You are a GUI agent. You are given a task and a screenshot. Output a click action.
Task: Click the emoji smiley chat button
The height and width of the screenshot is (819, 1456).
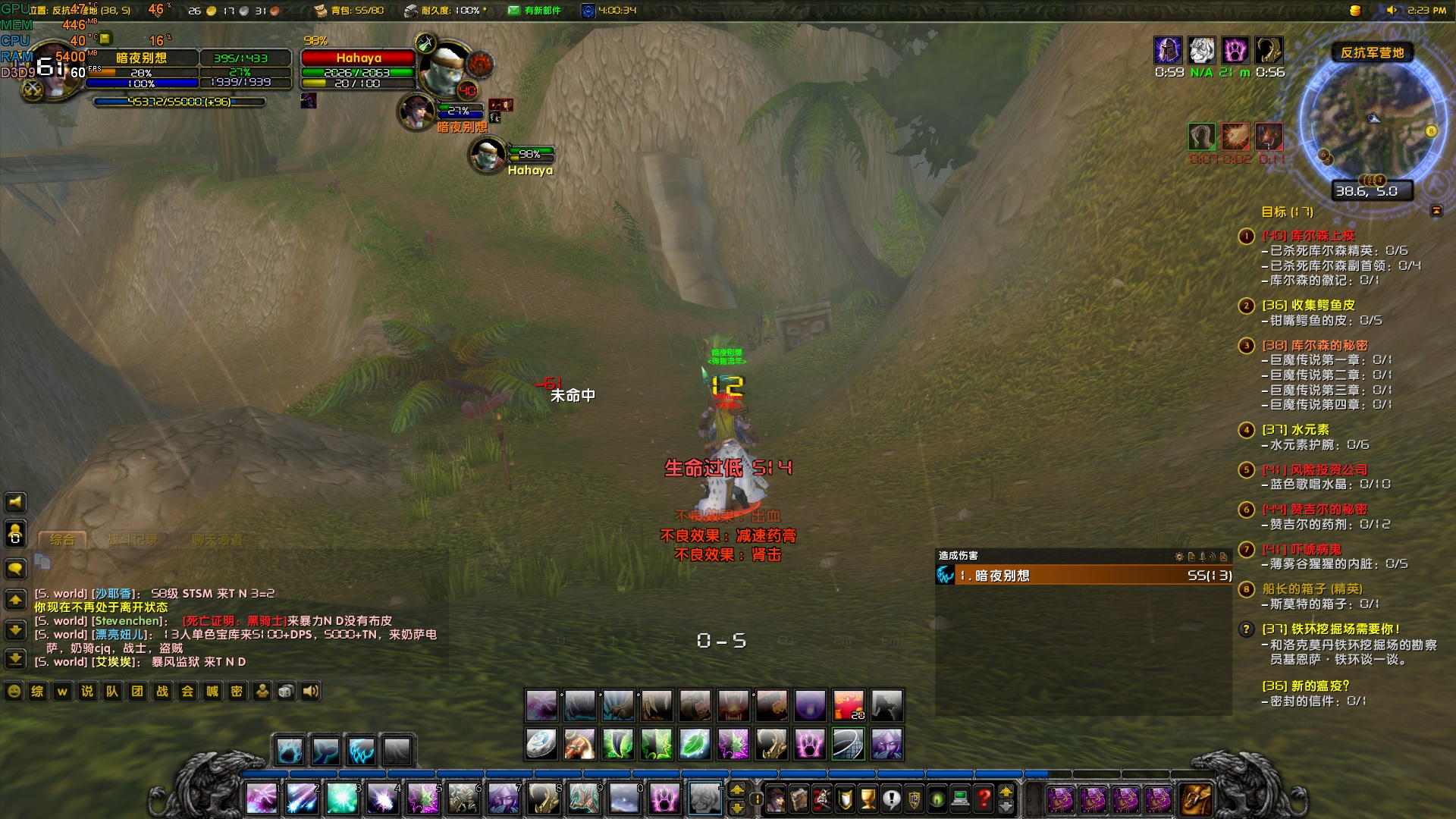point(14,691)
